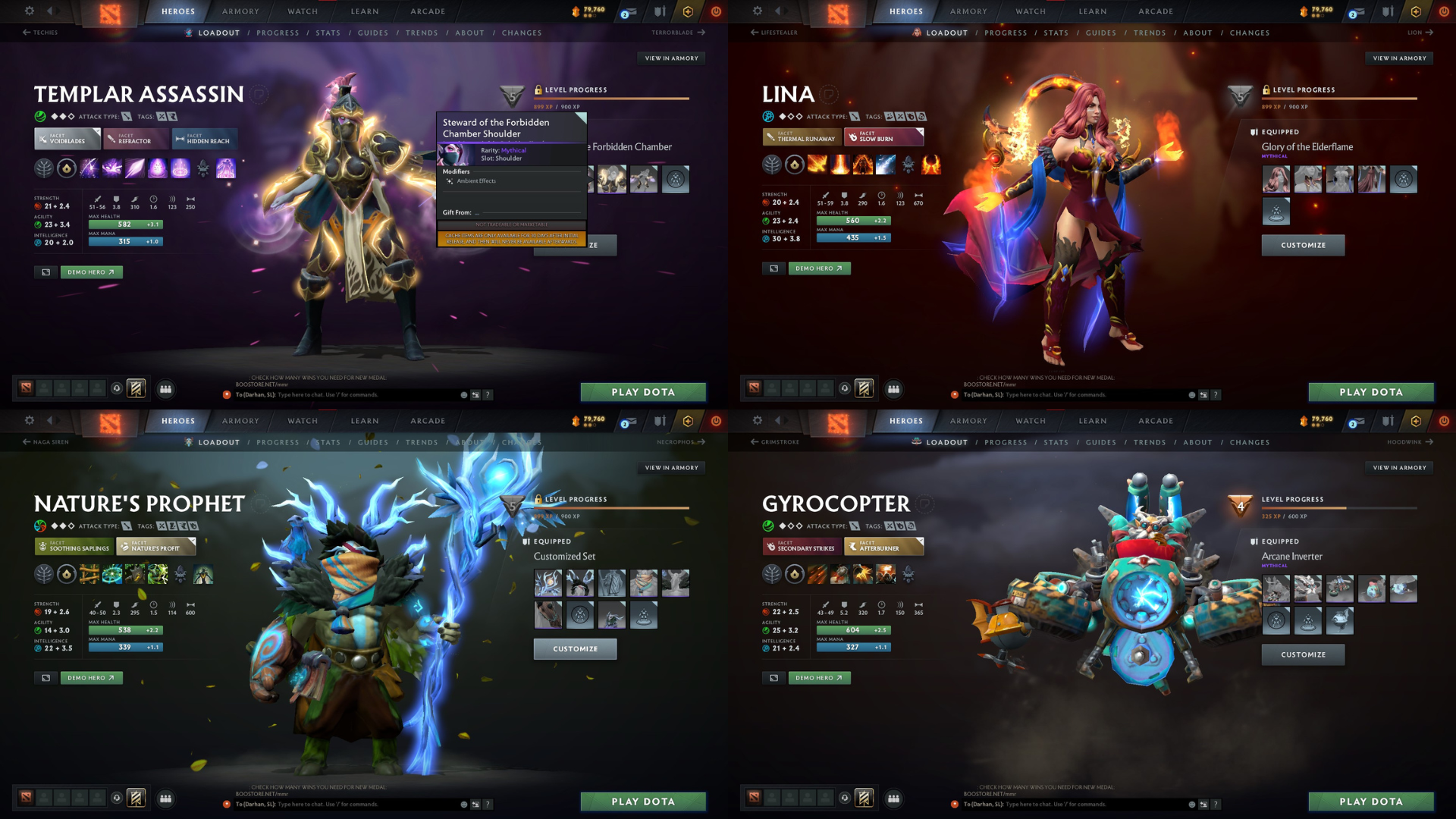Select Lina's Laguna Blade ability icon
The height and width of the screenshot is (819, 1456).
pos(885,165)
